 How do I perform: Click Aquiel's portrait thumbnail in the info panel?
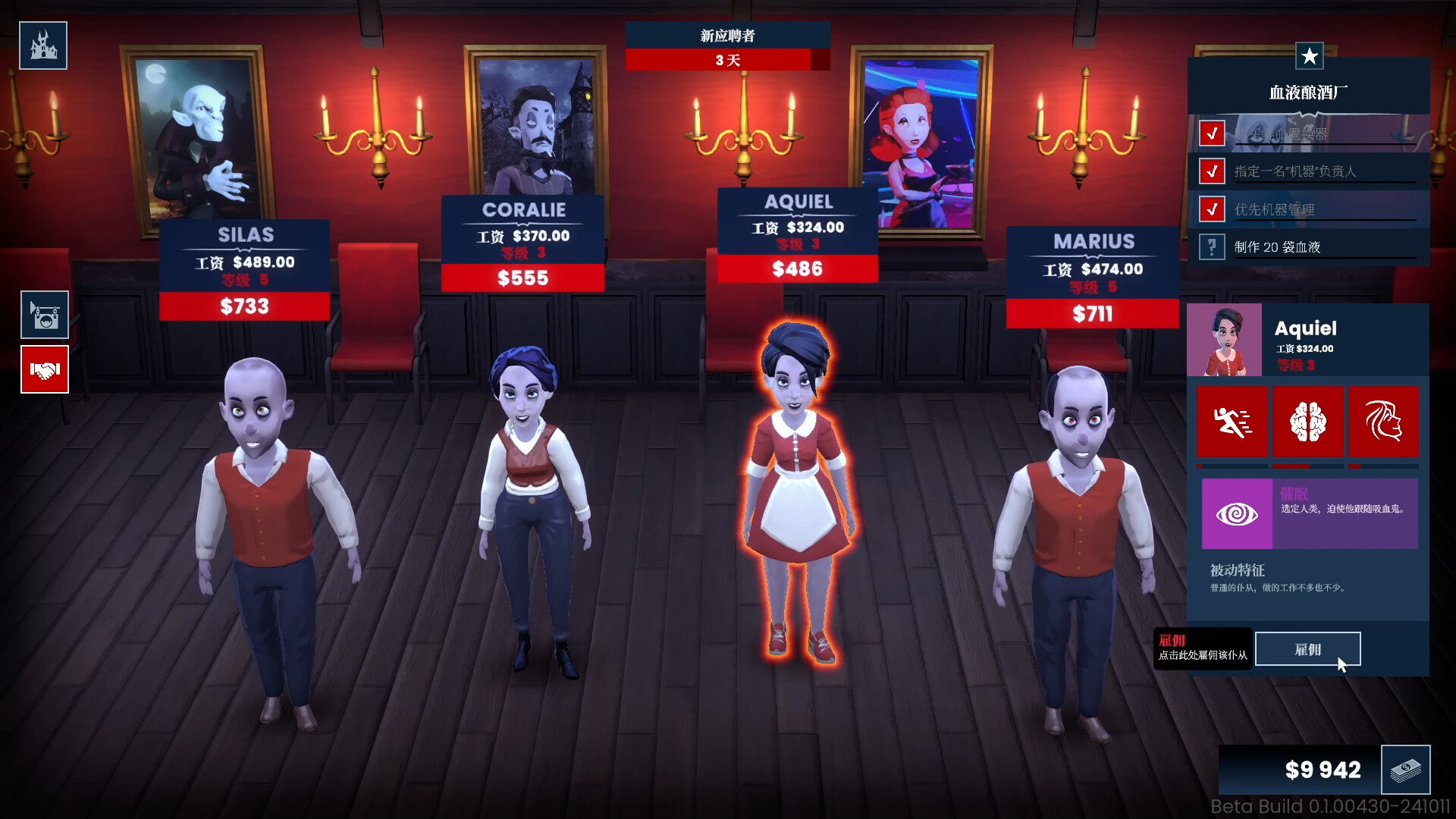(x=1224, y=340)
